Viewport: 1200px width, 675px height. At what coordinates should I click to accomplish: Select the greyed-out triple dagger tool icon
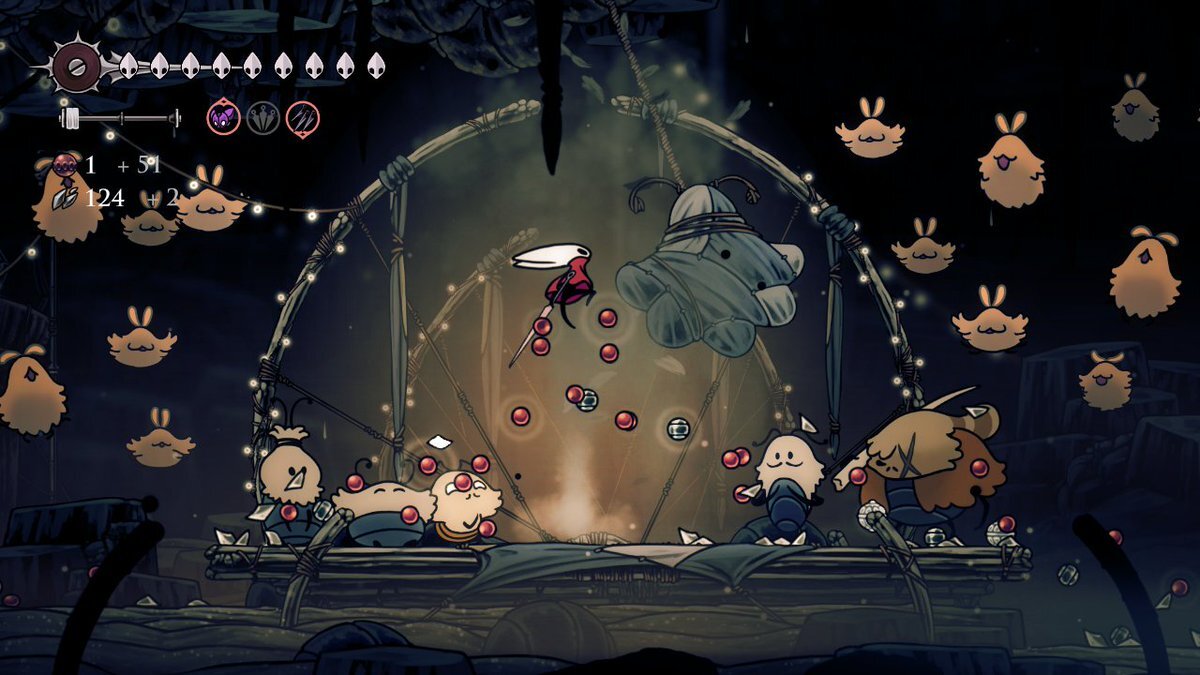coord(263,118)
